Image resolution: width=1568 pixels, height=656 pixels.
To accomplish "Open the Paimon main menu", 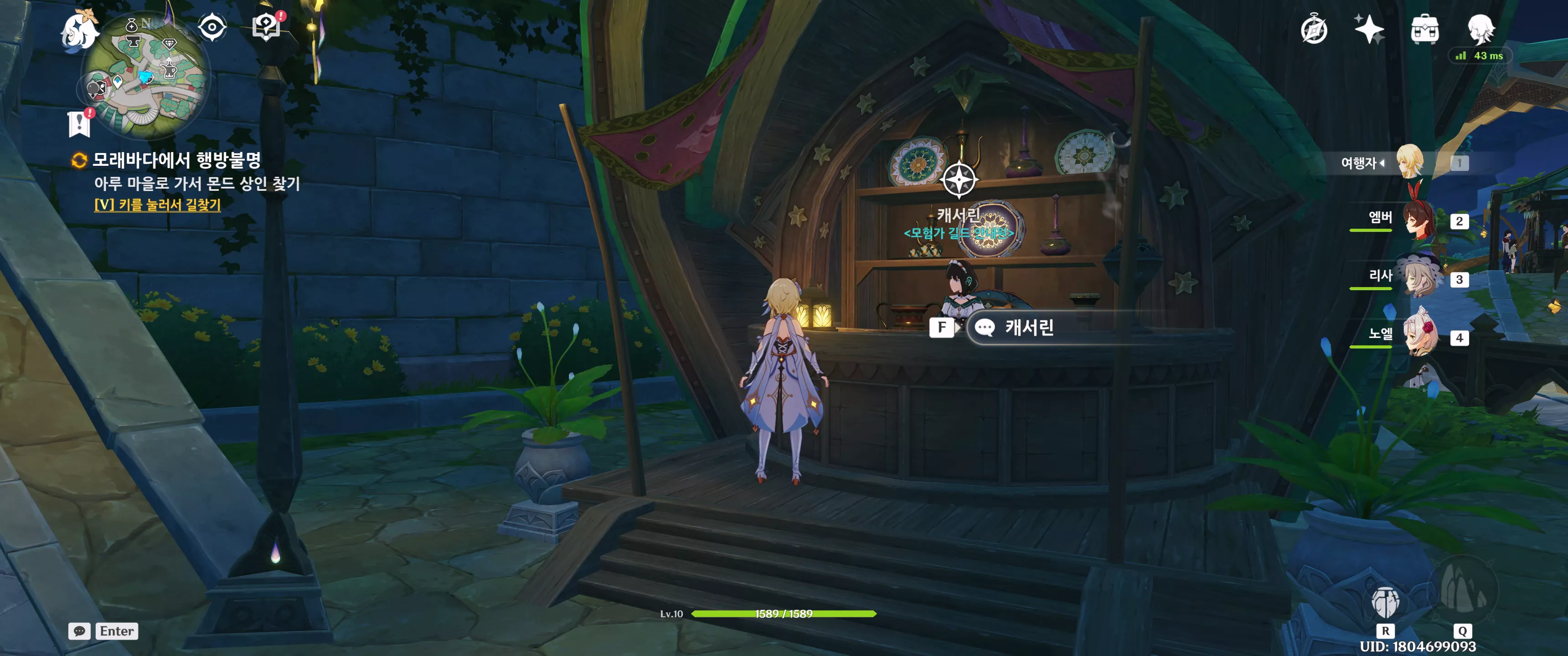I will tap(80, 31).
